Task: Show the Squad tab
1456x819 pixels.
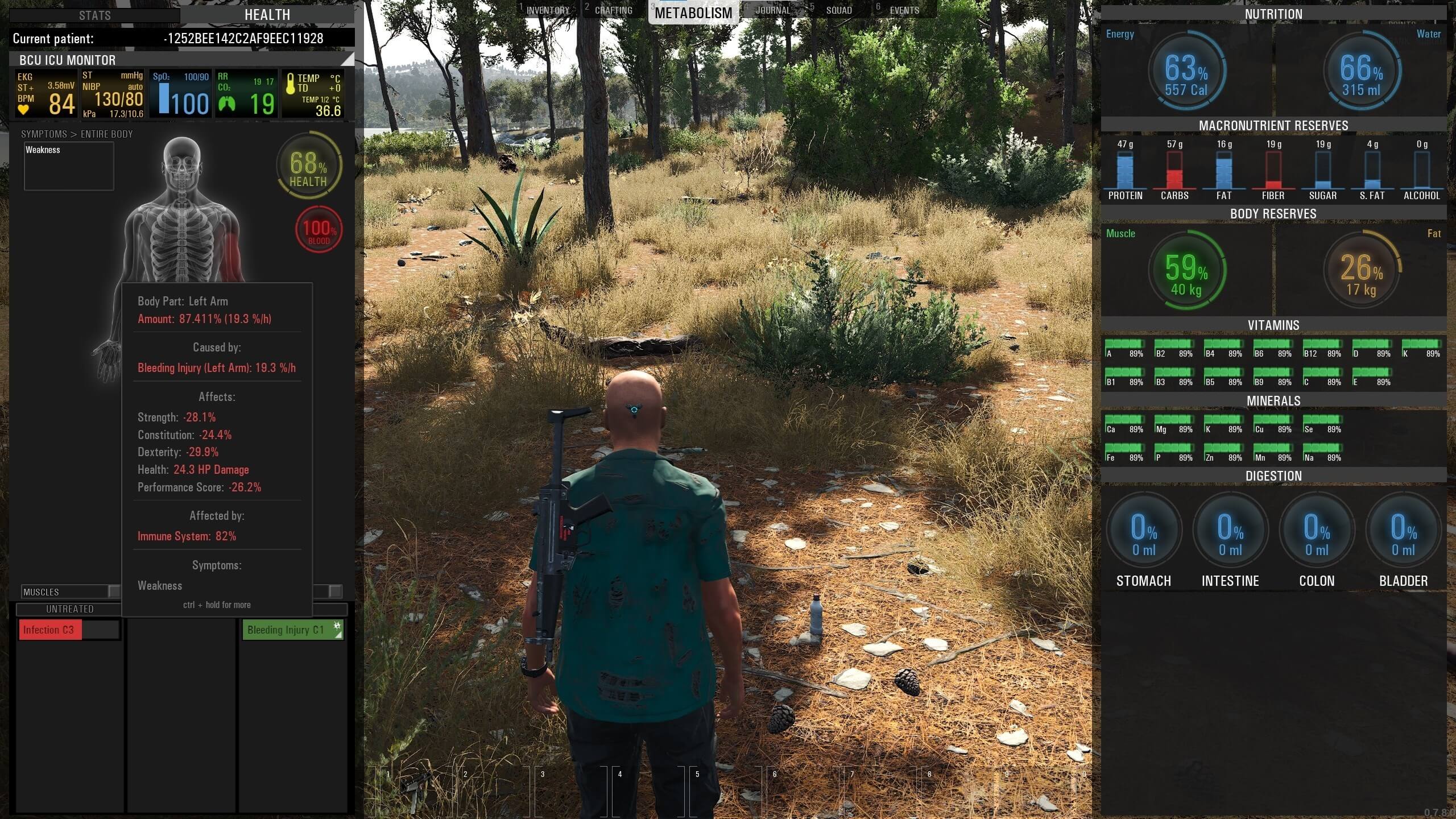Action: tap(839, 10)
